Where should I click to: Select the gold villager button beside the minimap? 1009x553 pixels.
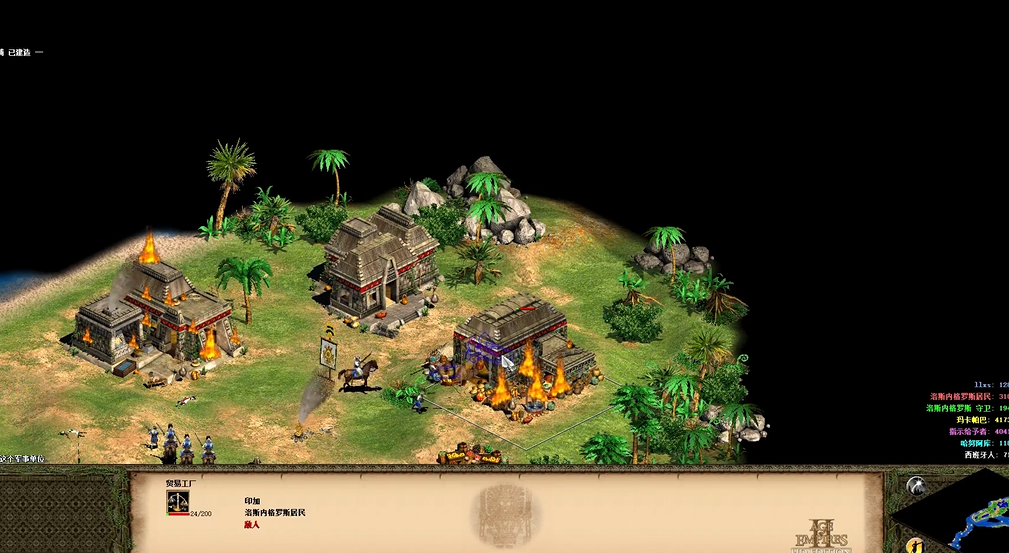point(914,545)
